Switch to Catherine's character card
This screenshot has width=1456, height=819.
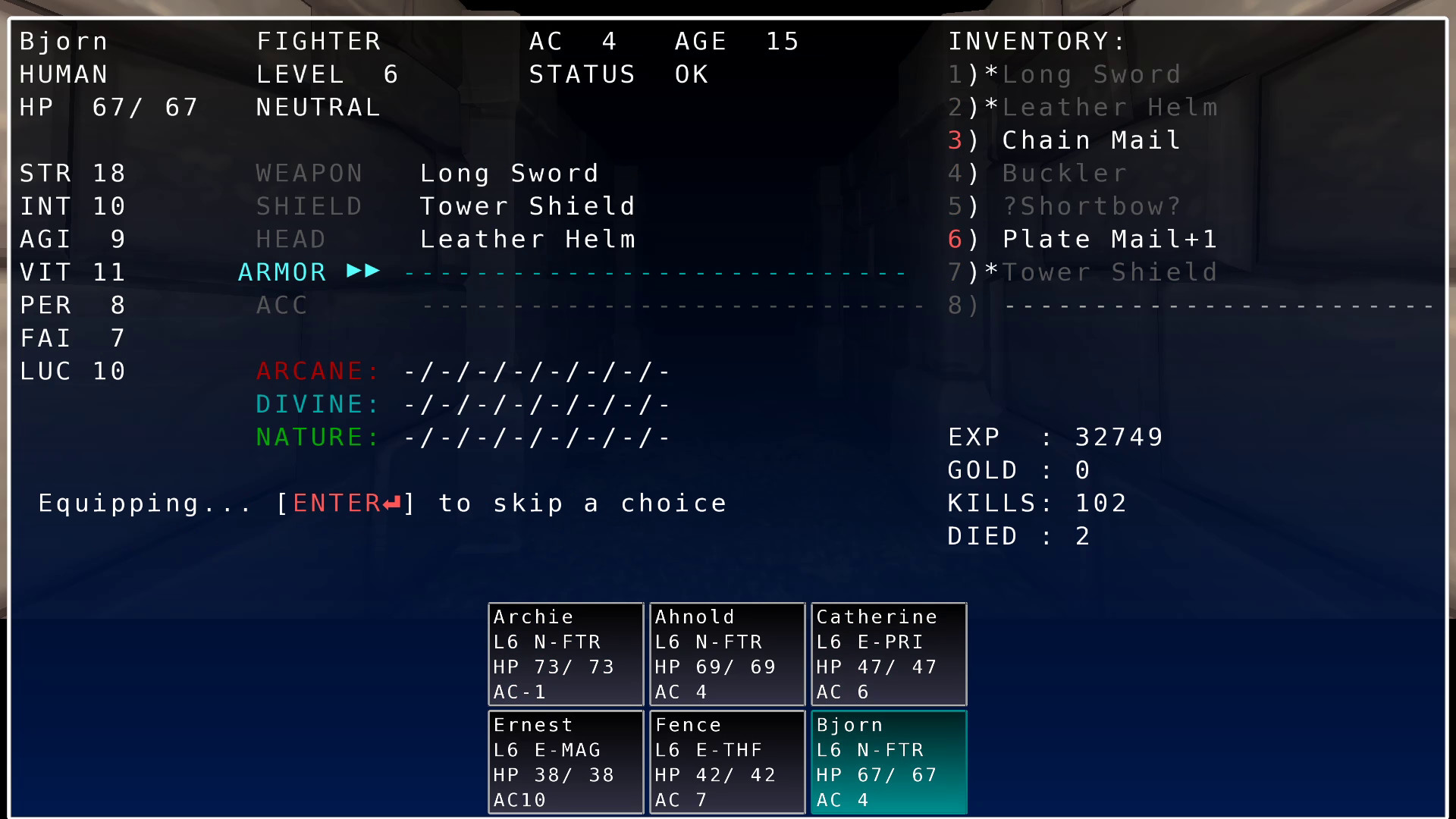(888, 654)
